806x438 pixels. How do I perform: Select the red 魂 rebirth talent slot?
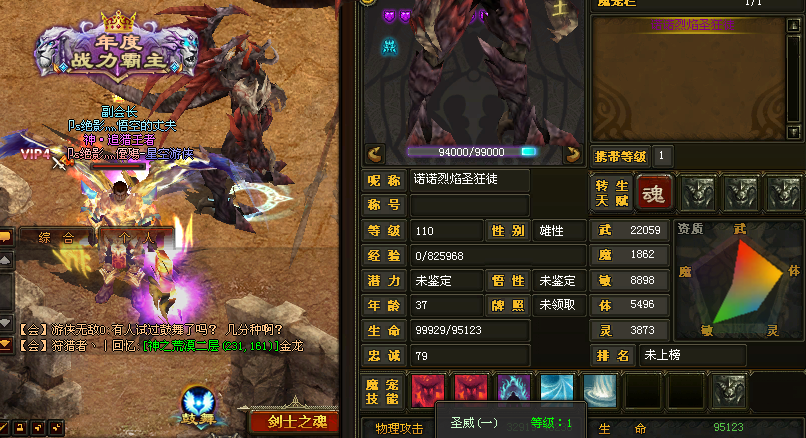(x=655, y=191)
